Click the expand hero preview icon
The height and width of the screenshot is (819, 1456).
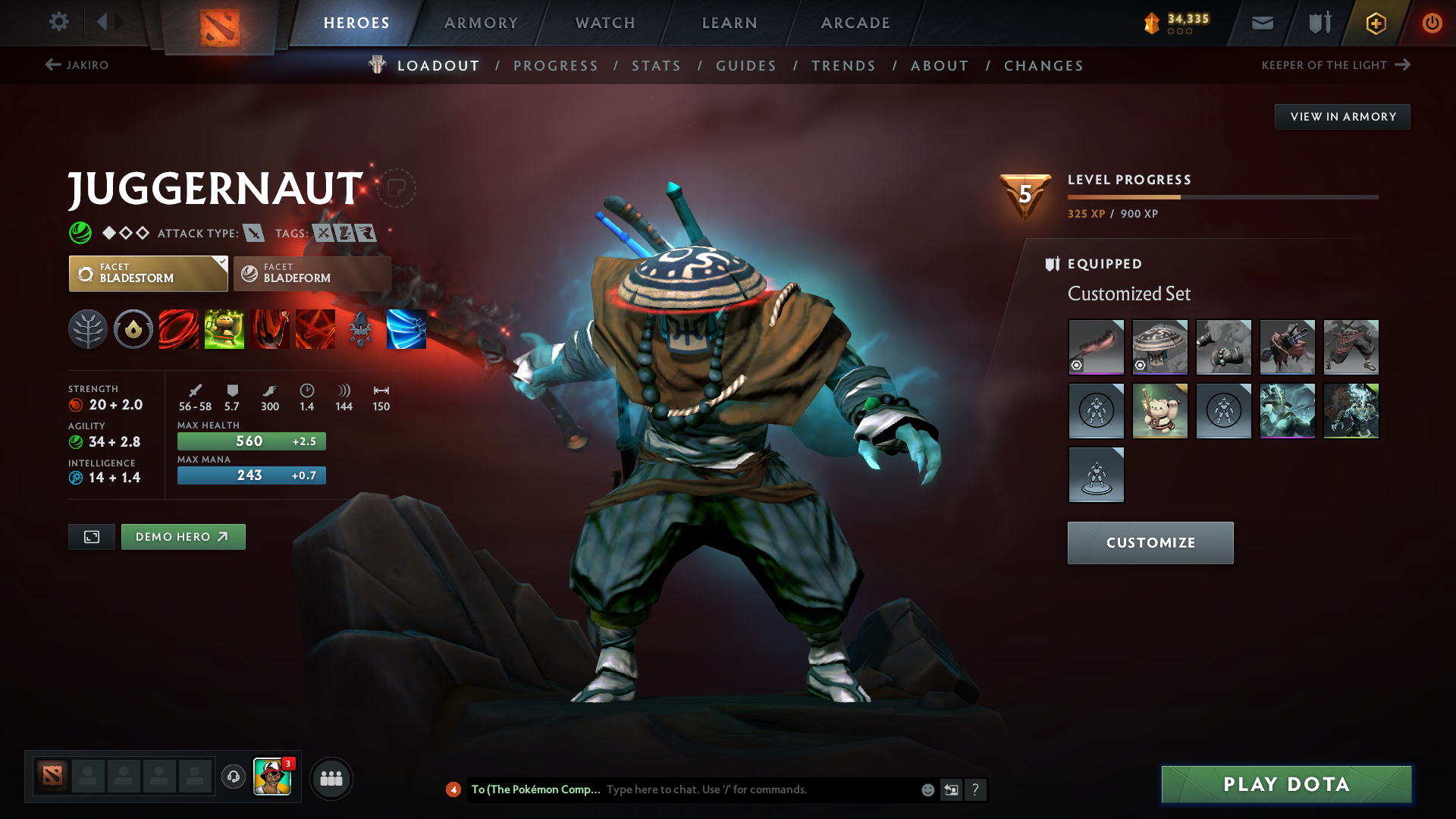pos(91,536)
